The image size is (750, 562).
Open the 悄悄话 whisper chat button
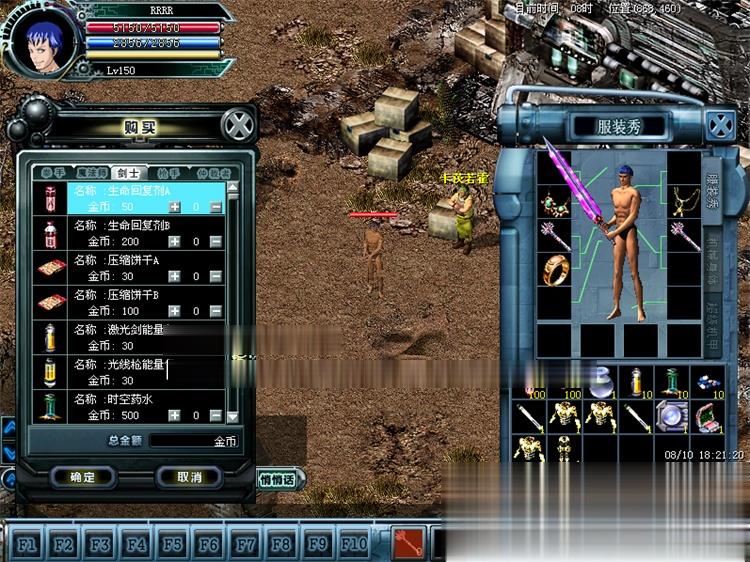[x=281, y=479]
